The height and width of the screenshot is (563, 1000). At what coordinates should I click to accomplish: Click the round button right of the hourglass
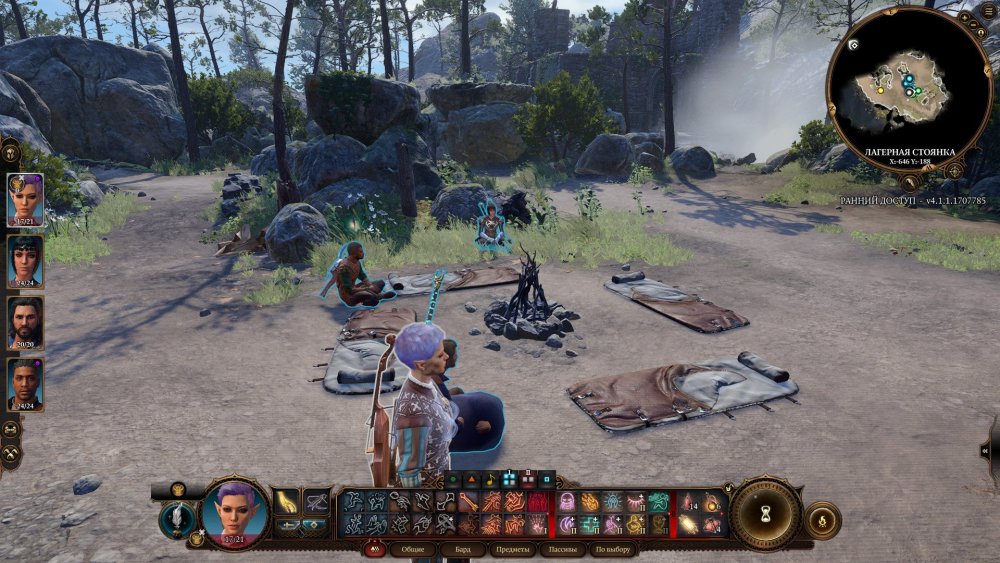[x=823, y=520]
